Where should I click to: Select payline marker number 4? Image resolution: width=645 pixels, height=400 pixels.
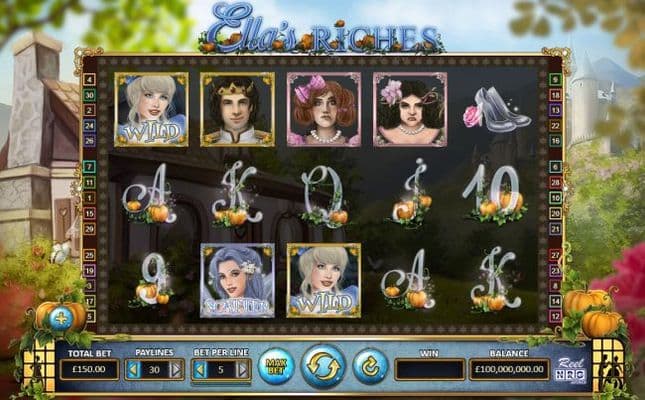tap(90, 79)
